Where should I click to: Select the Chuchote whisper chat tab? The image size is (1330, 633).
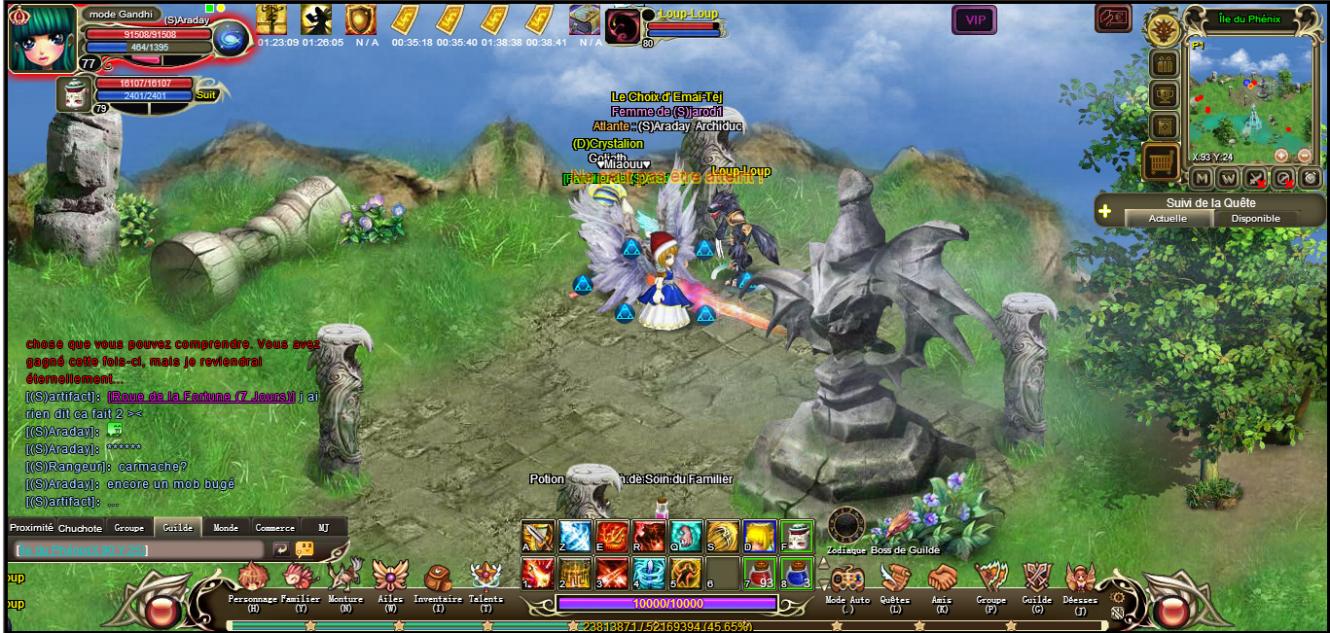80,528
